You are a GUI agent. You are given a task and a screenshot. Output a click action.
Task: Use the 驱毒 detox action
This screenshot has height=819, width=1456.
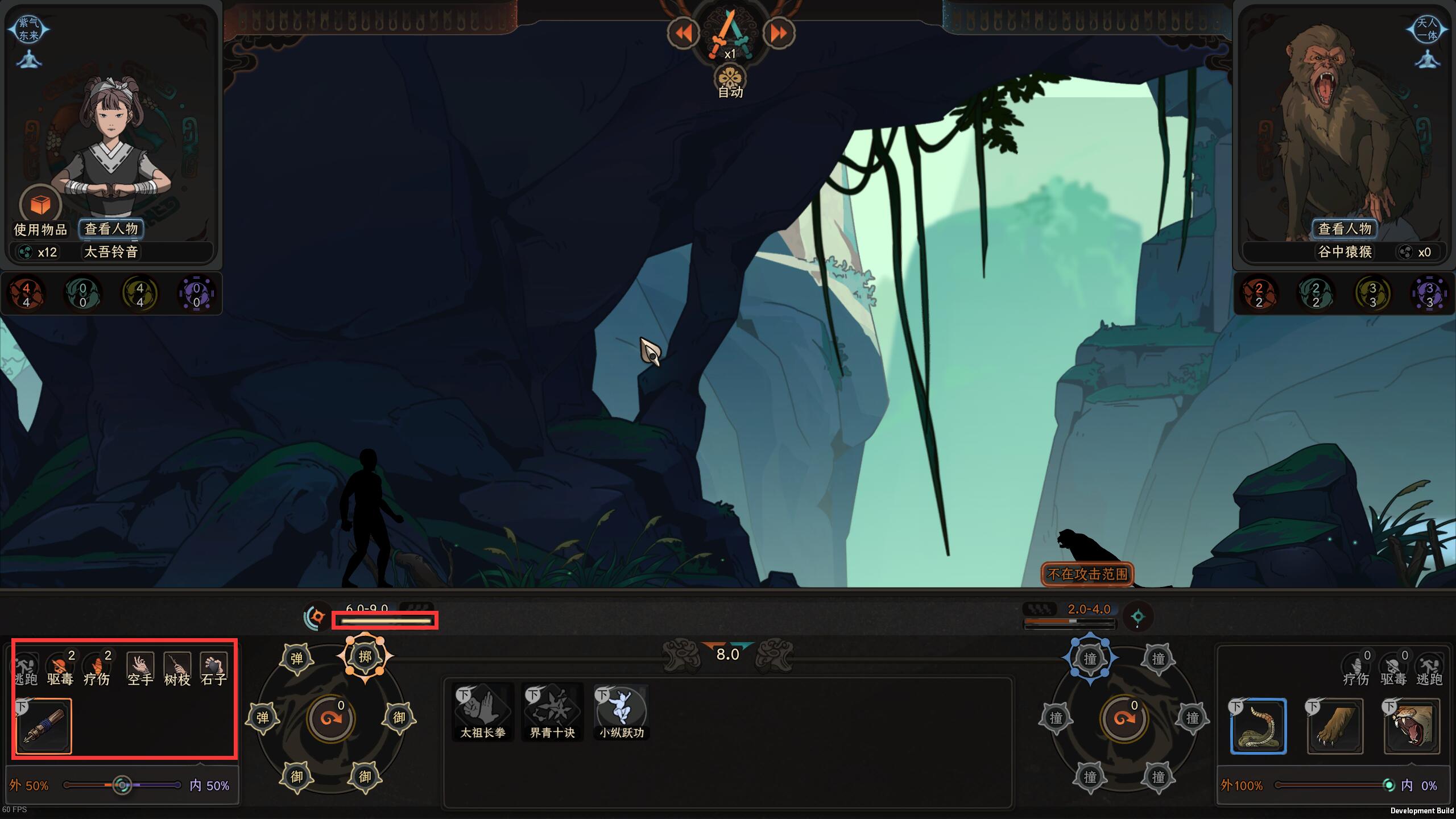click(x=60, y=669)
